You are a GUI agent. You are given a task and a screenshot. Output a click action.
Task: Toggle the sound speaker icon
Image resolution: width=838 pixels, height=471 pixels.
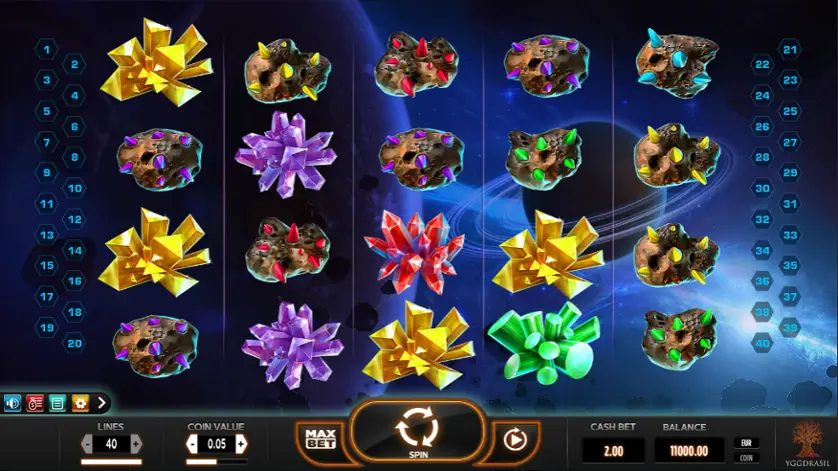(x=13, y=404)
